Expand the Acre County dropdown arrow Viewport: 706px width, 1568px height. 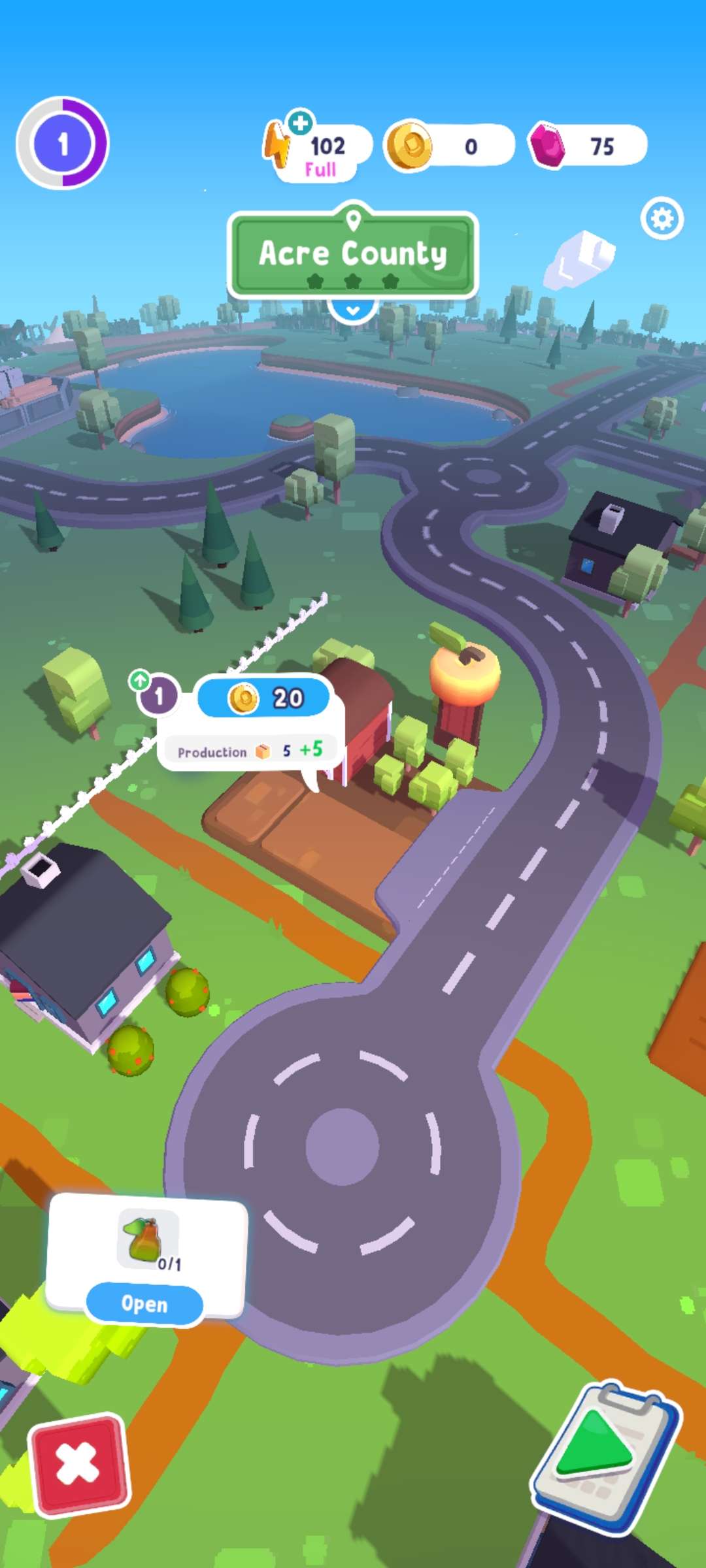pos(353,310)
